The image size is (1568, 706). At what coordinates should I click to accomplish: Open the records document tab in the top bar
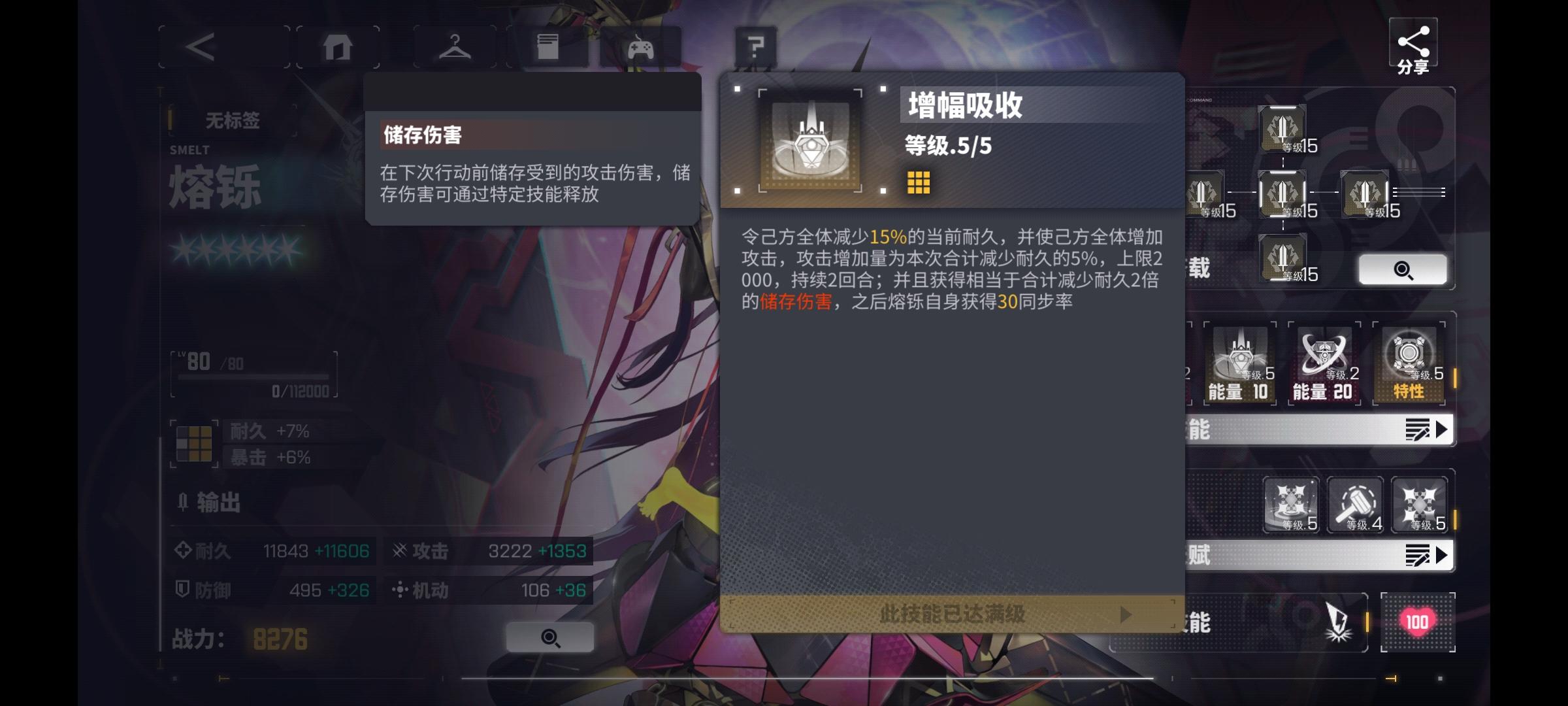point(549,46)
